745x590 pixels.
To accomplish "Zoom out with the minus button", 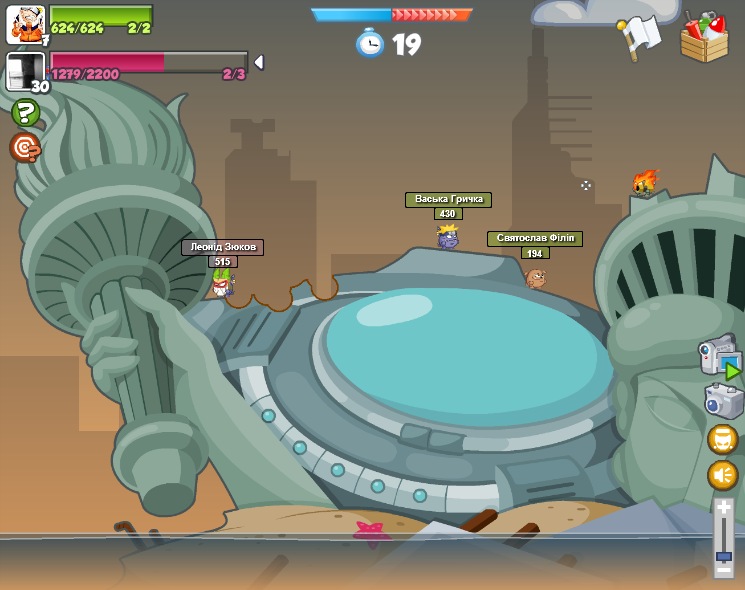I will coord(724,572).
